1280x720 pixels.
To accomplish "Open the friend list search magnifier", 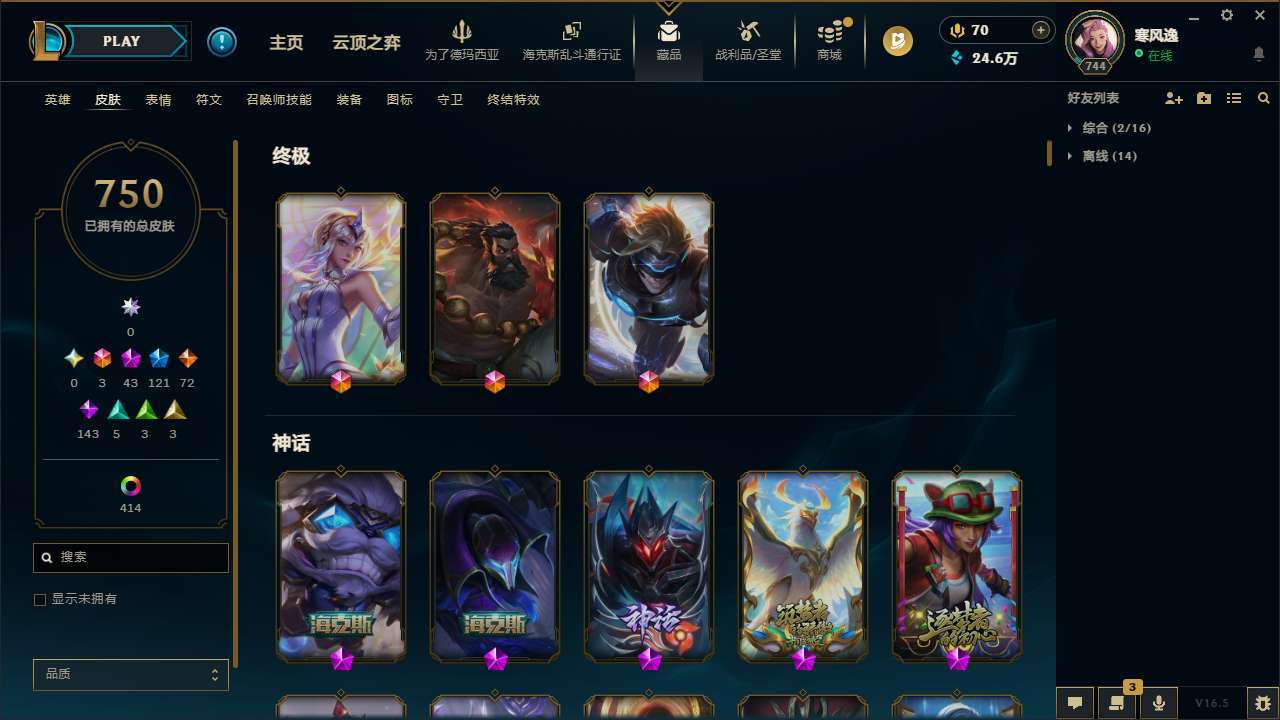I will pos(1263,97).
